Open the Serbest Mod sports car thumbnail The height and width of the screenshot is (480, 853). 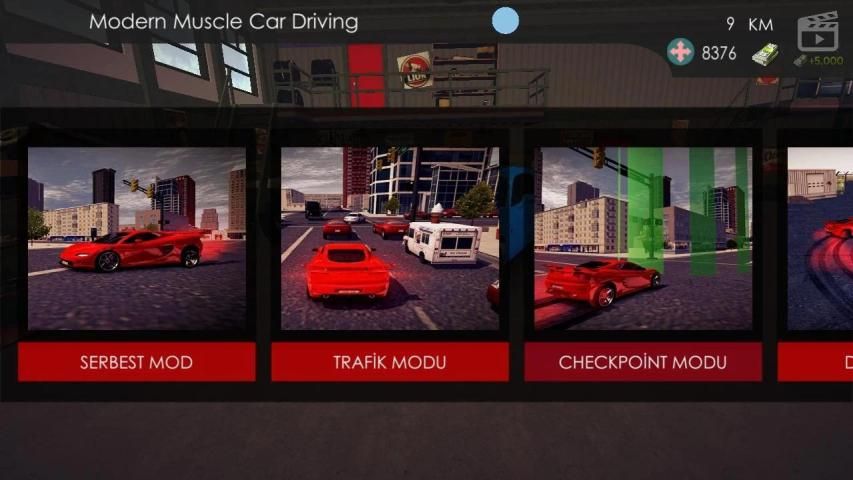point(136,238)
